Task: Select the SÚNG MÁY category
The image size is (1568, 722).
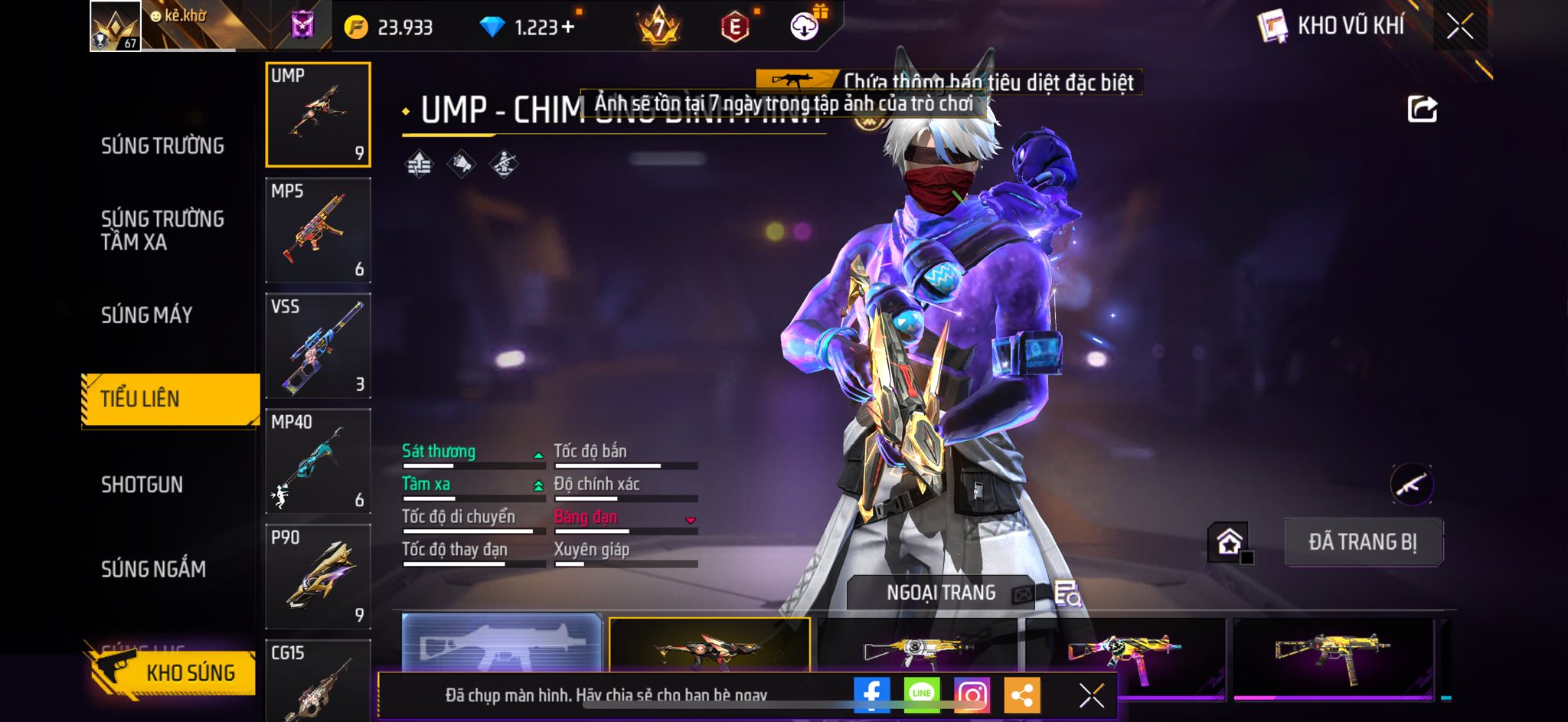Action: (146, 315)
